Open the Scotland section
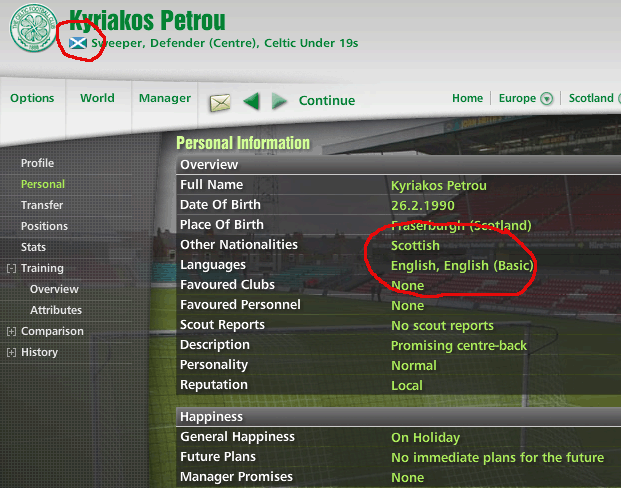621x488 pixels. click(x=591, y=98)
